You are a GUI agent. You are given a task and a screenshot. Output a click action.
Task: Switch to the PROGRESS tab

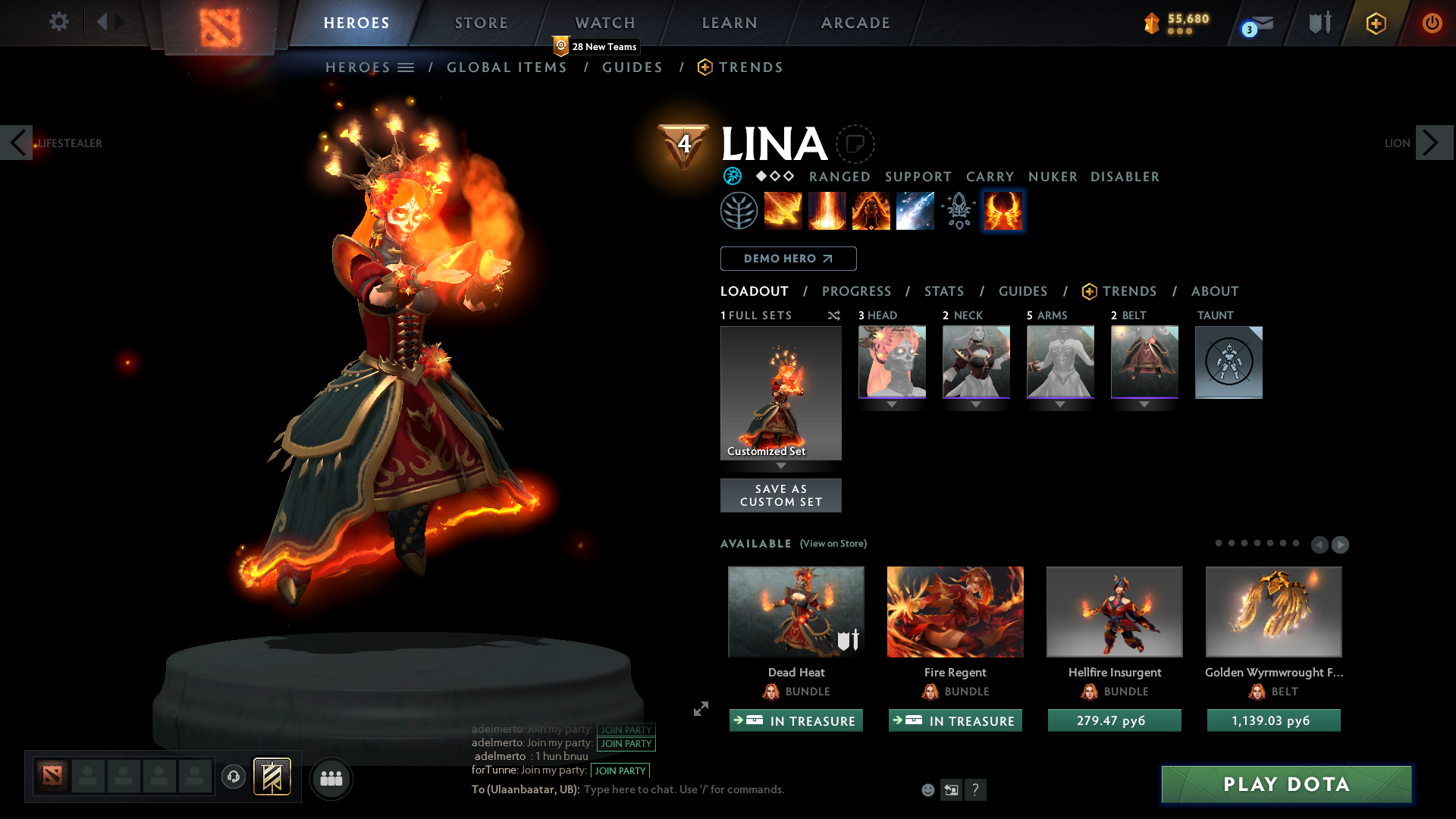tap(857, 291)
